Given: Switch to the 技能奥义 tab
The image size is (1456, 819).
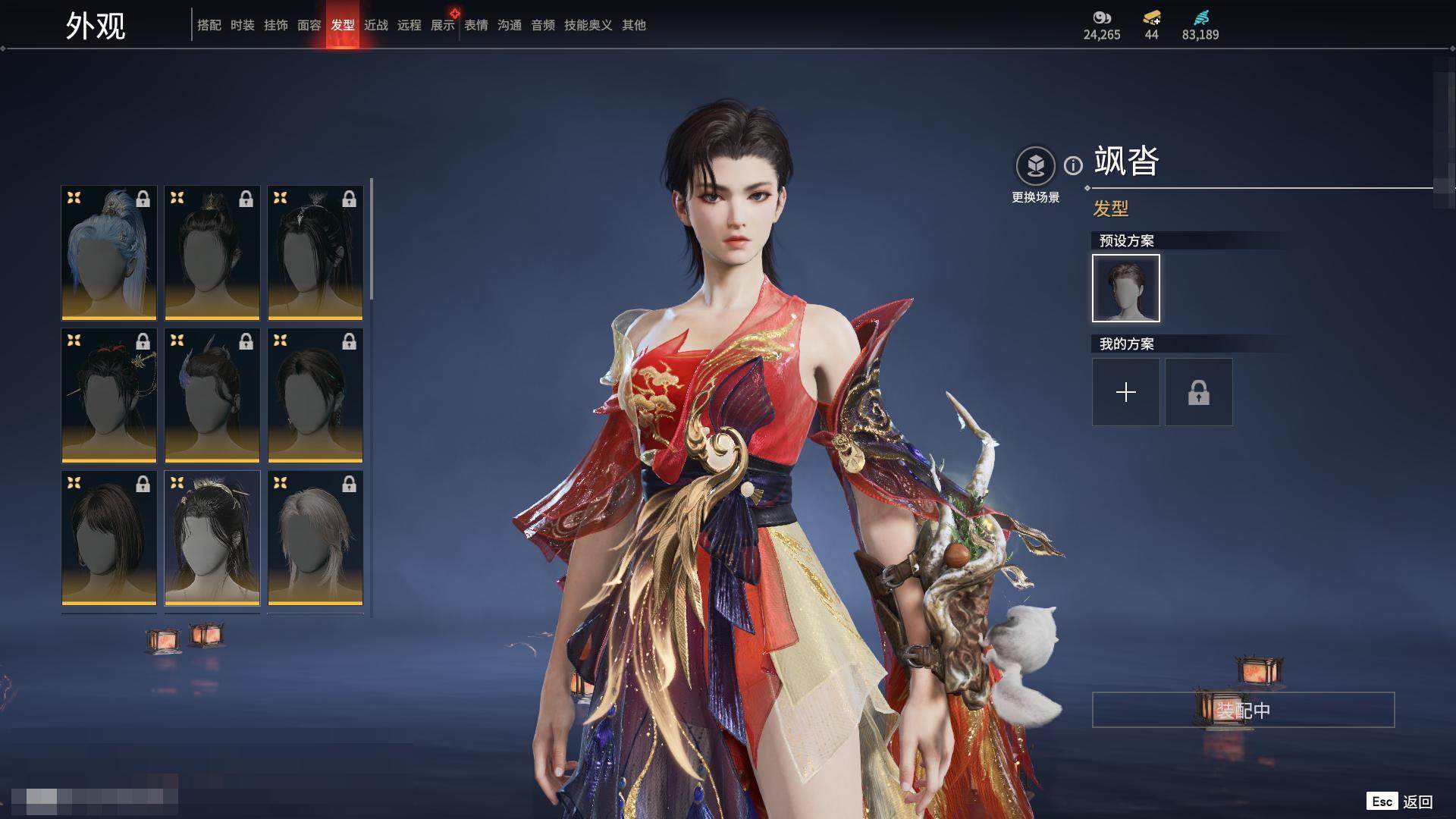Looking at the screenshot, I should coord(588,25).
